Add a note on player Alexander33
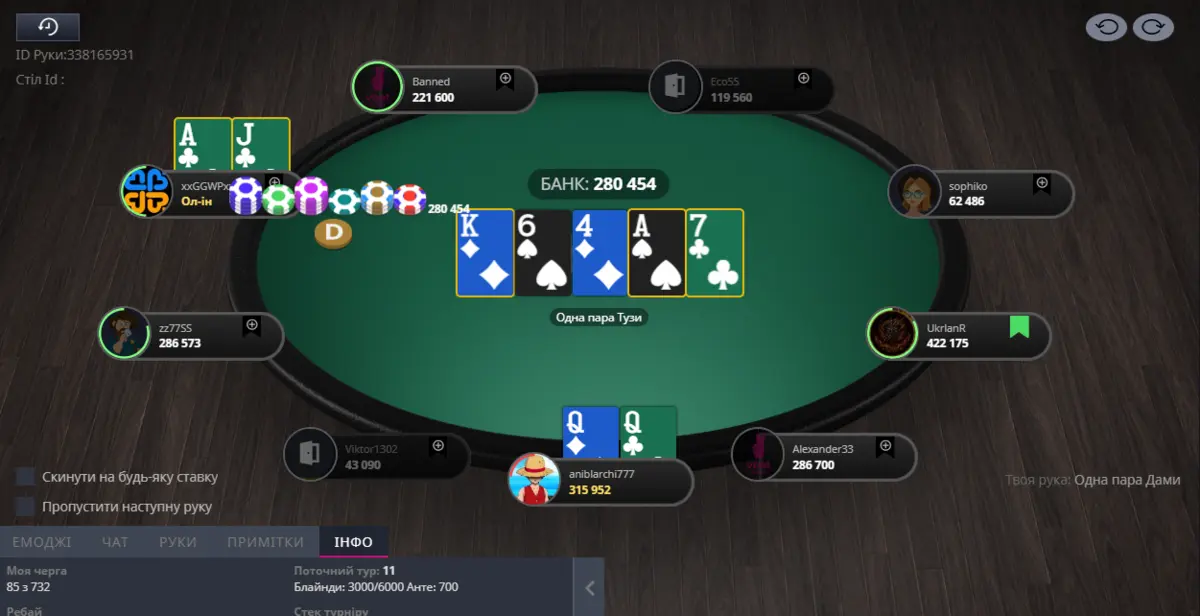The image size is (1200, 616). tap(885, 447)
